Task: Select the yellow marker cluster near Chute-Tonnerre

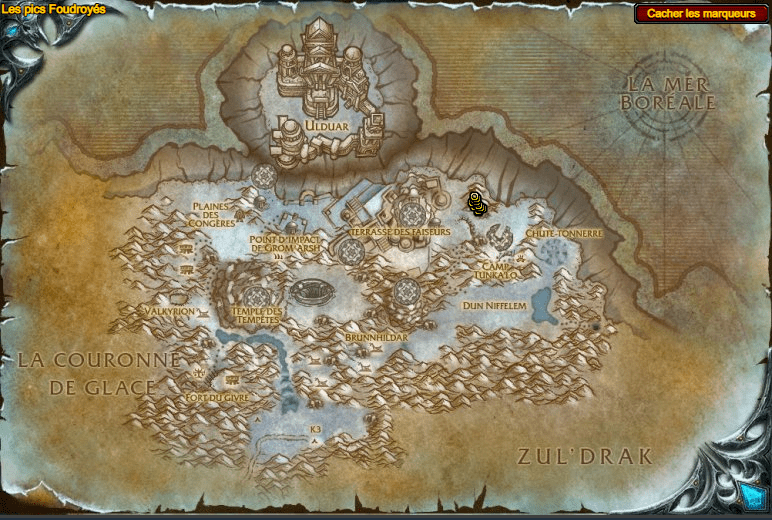Action: pos(477,203)
